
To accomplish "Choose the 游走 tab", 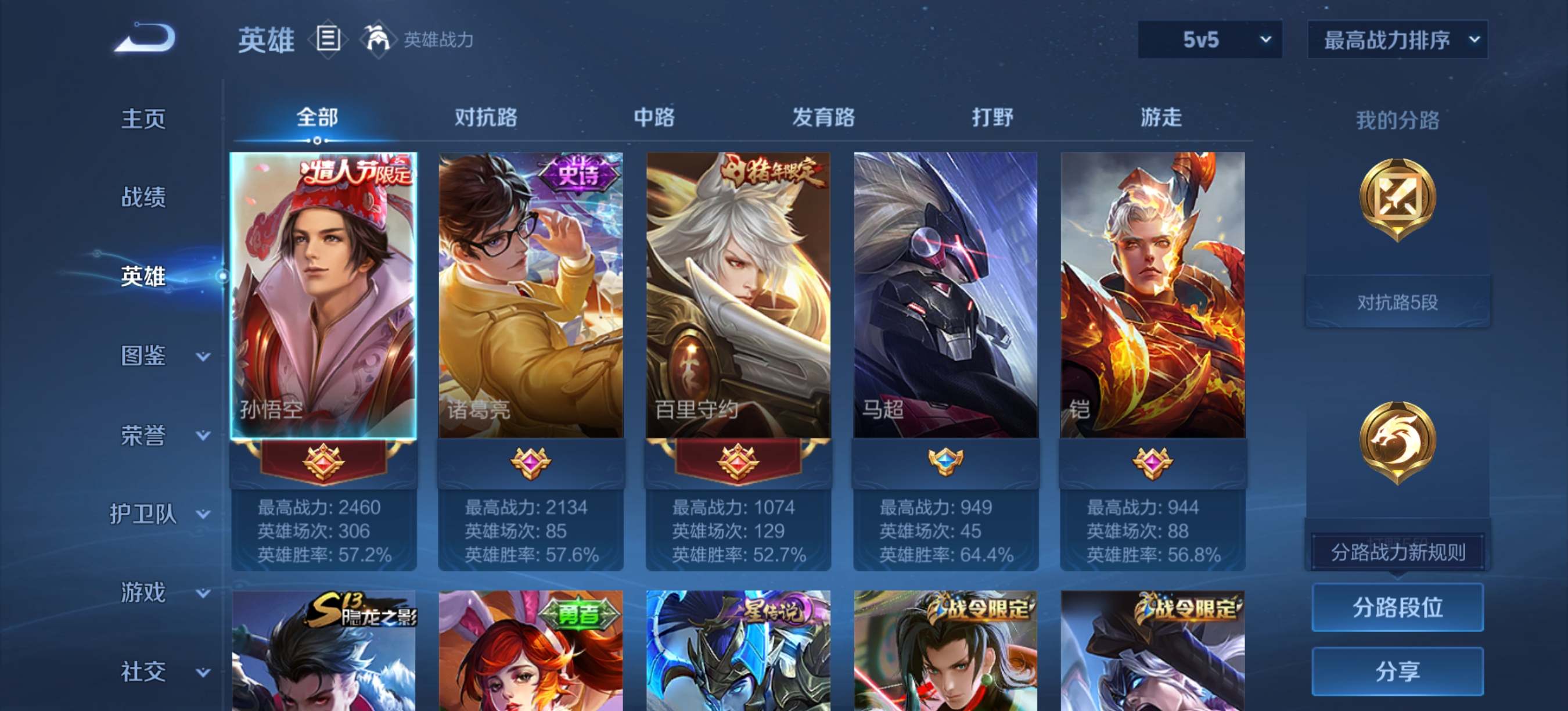I will [1161, 117].
